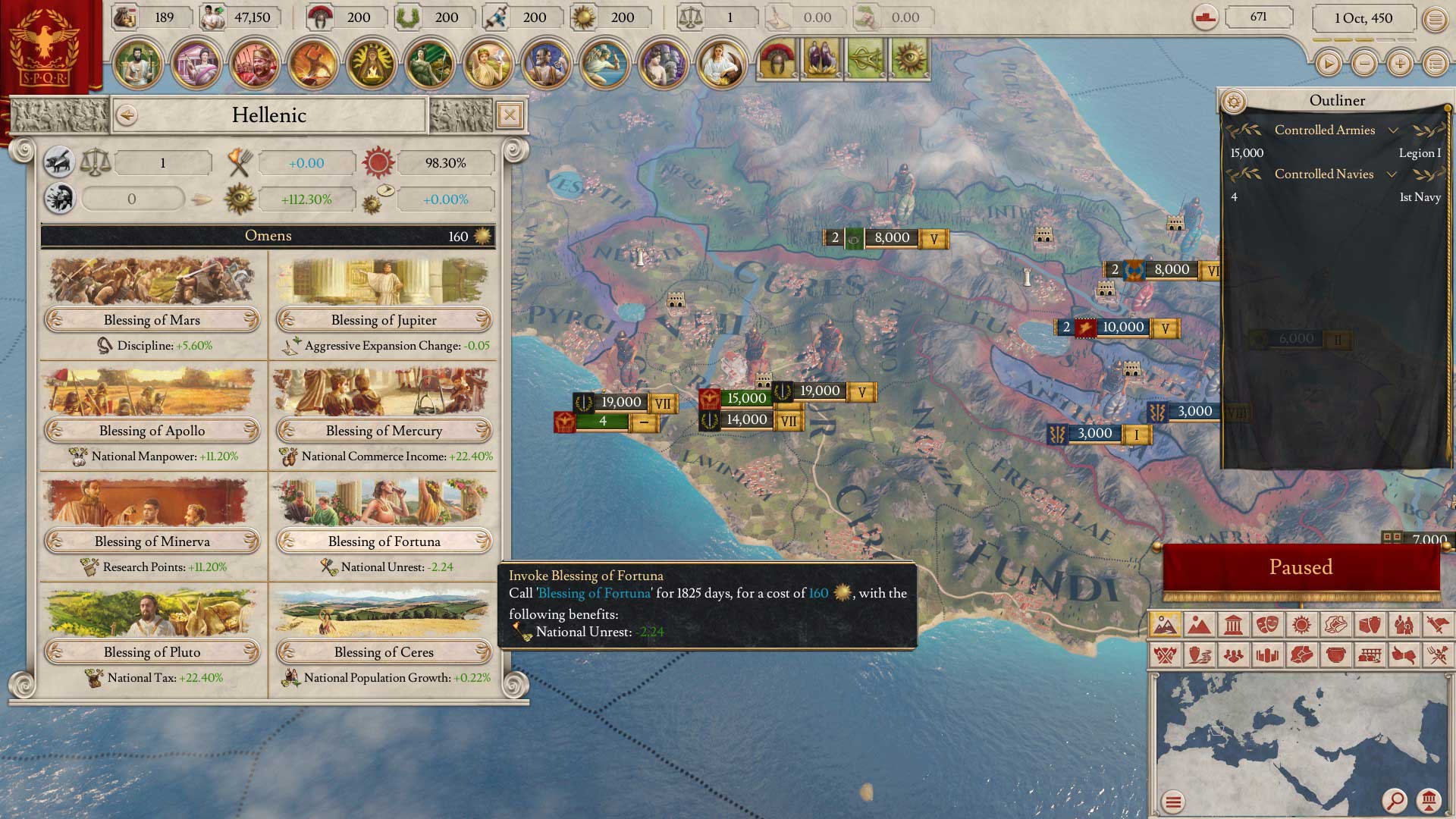Go back with the Hellenic panel arrow
The width and height of the screenshot is (1456, 819).
pos(127,115)
